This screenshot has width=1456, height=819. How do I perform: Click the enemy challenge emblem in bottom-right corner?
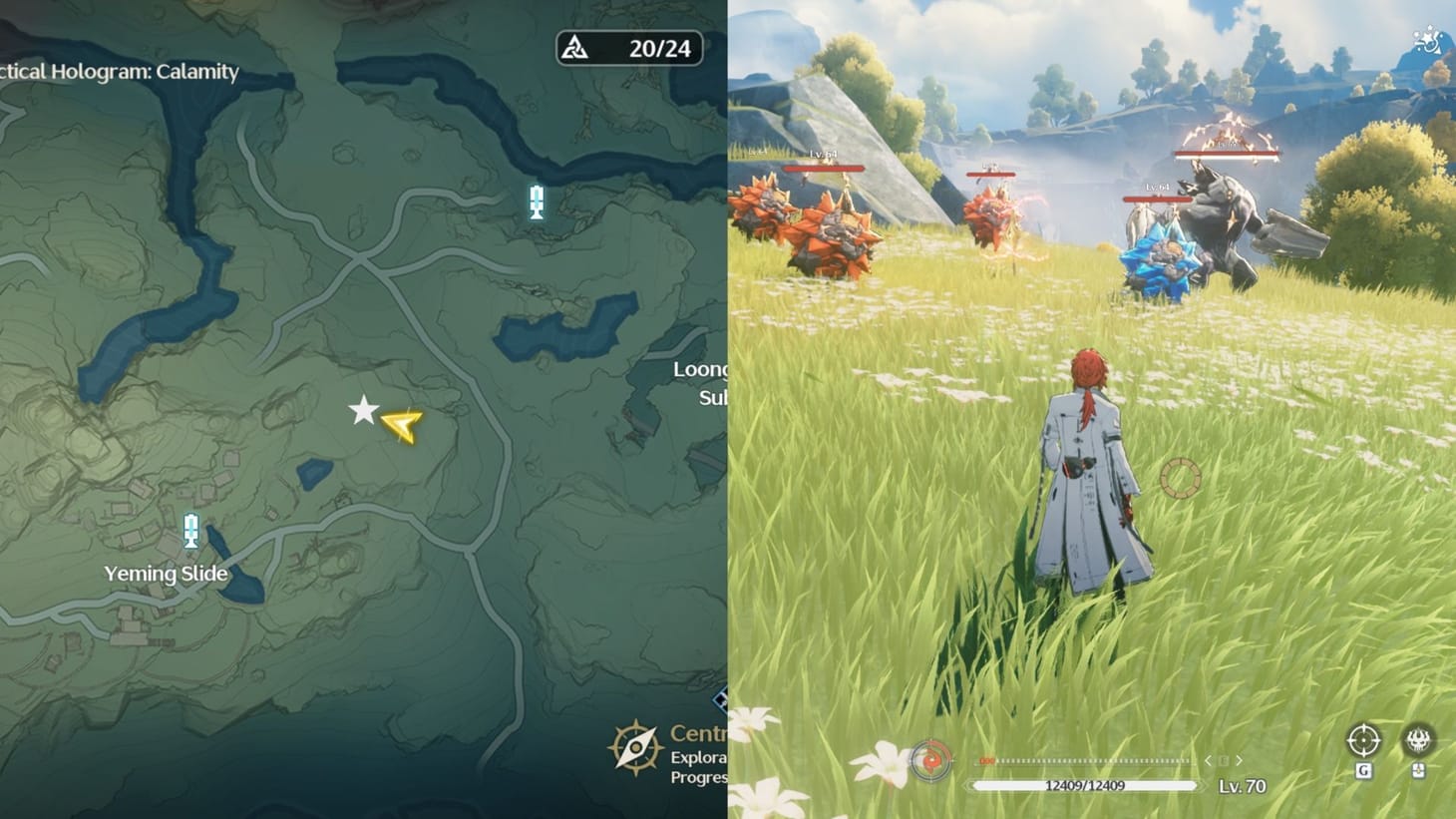coord(1419,740)
